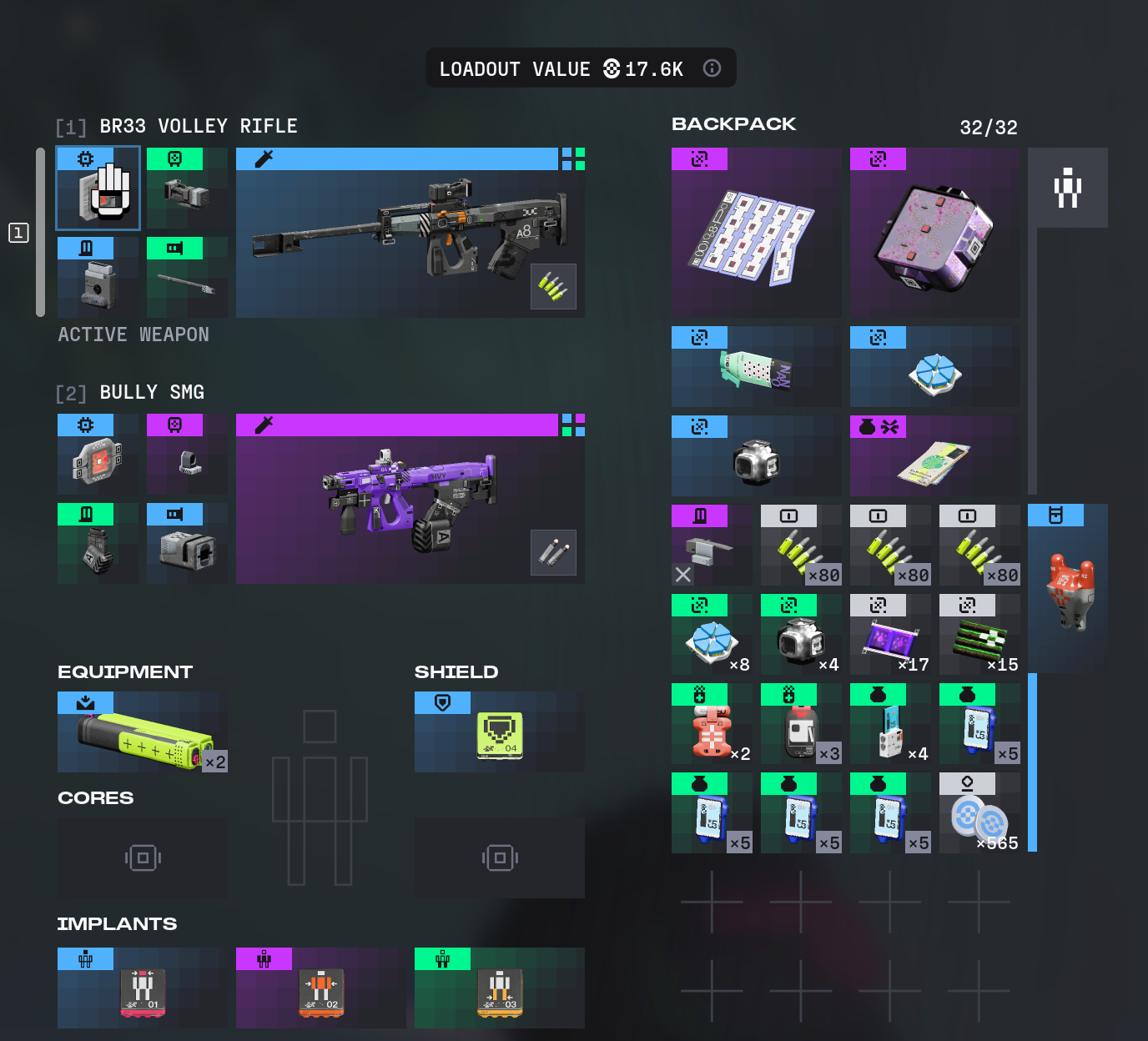Select the purple sticker sheet backpack item
Image resolution: width=1148 pixels, height=1041 pixels.
(x=756, y=233)
